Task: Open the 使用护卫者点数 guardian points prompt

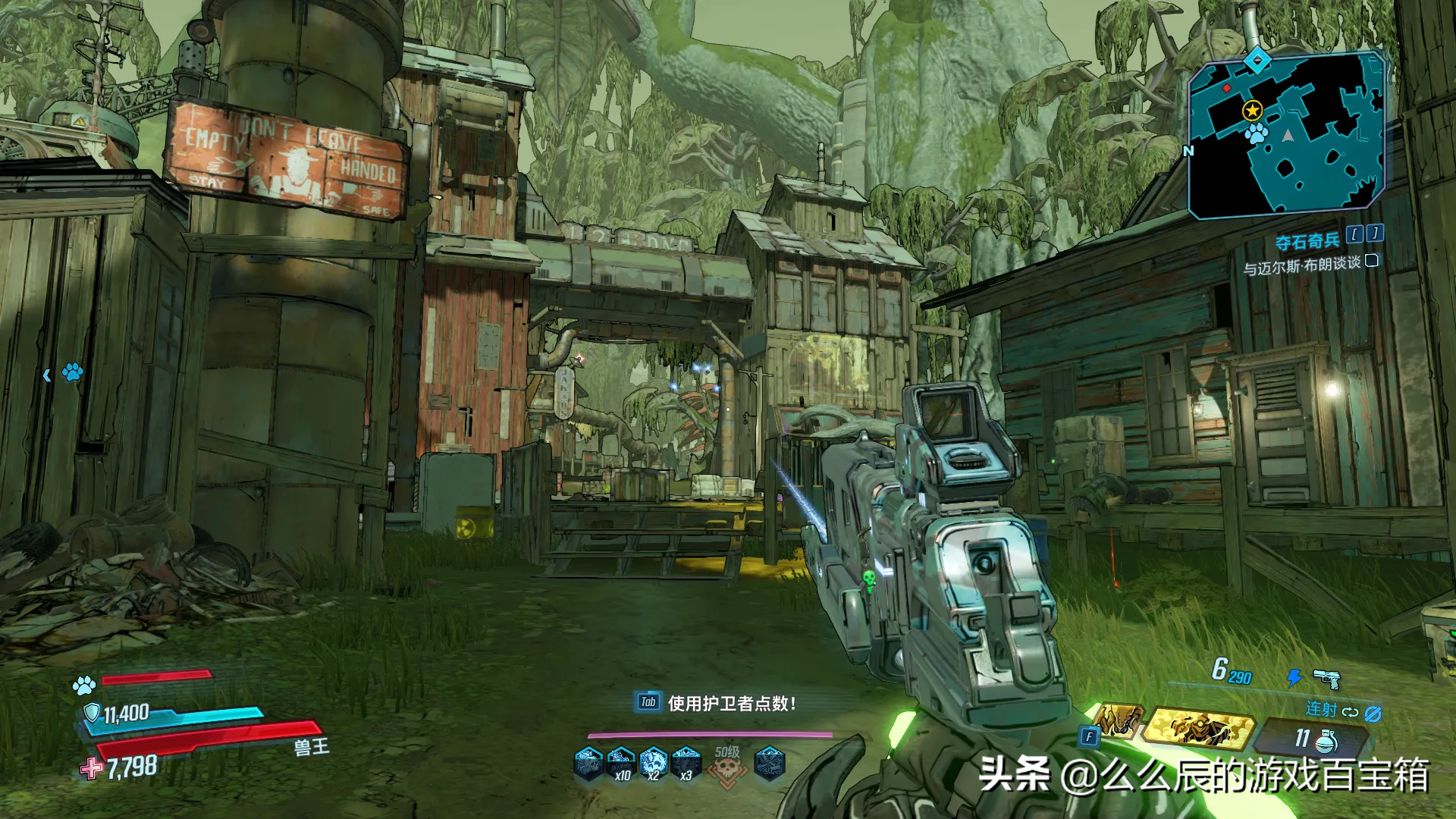Action: [x=717, y=703]
